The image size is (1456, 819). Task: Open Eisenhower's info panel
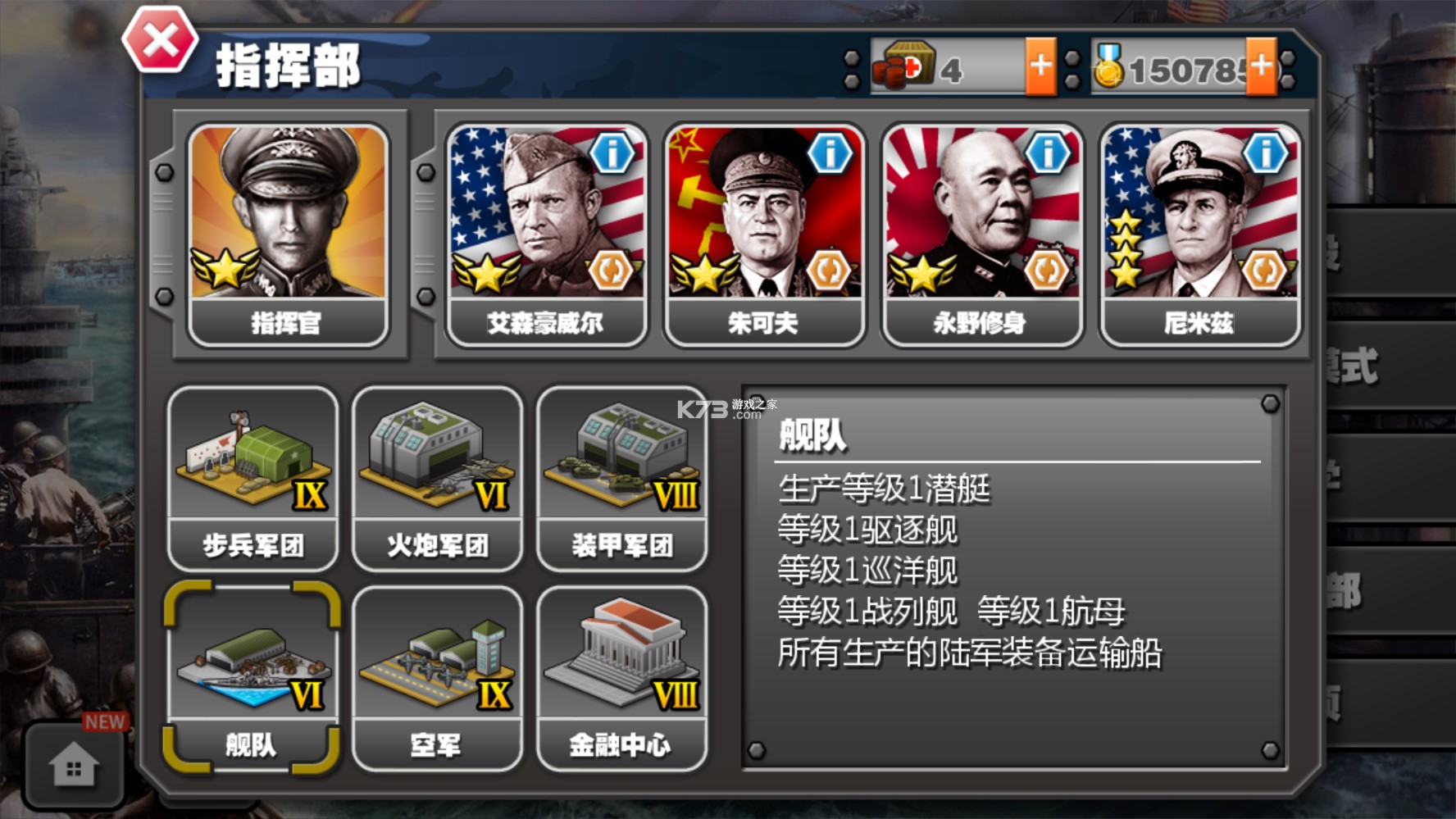610,152
